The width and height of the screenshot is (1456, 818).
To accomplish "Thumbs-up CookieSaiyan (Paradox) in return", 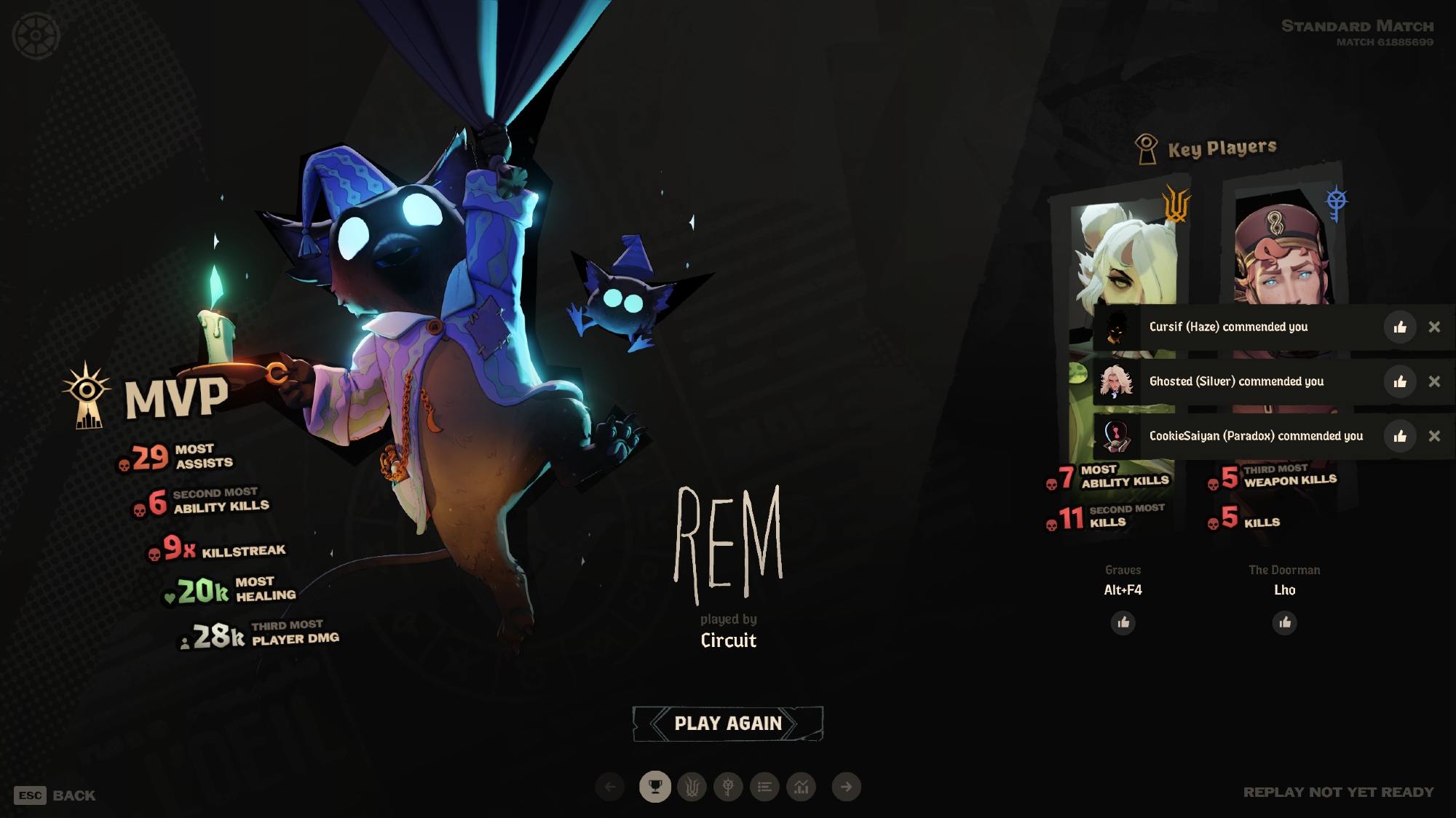I will tap(1399, 437).
